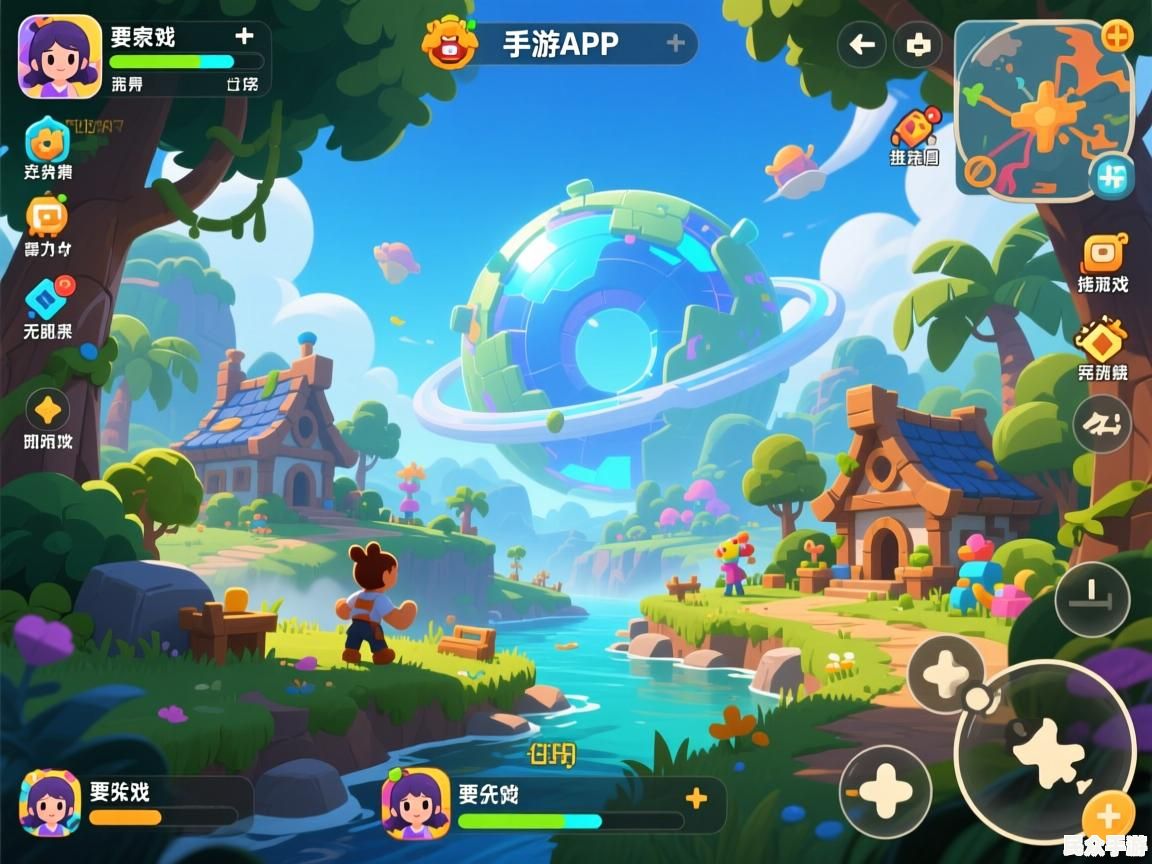Select the orange mascot icon beside 手游APP

pyautogui.click(x=449, y=43)
